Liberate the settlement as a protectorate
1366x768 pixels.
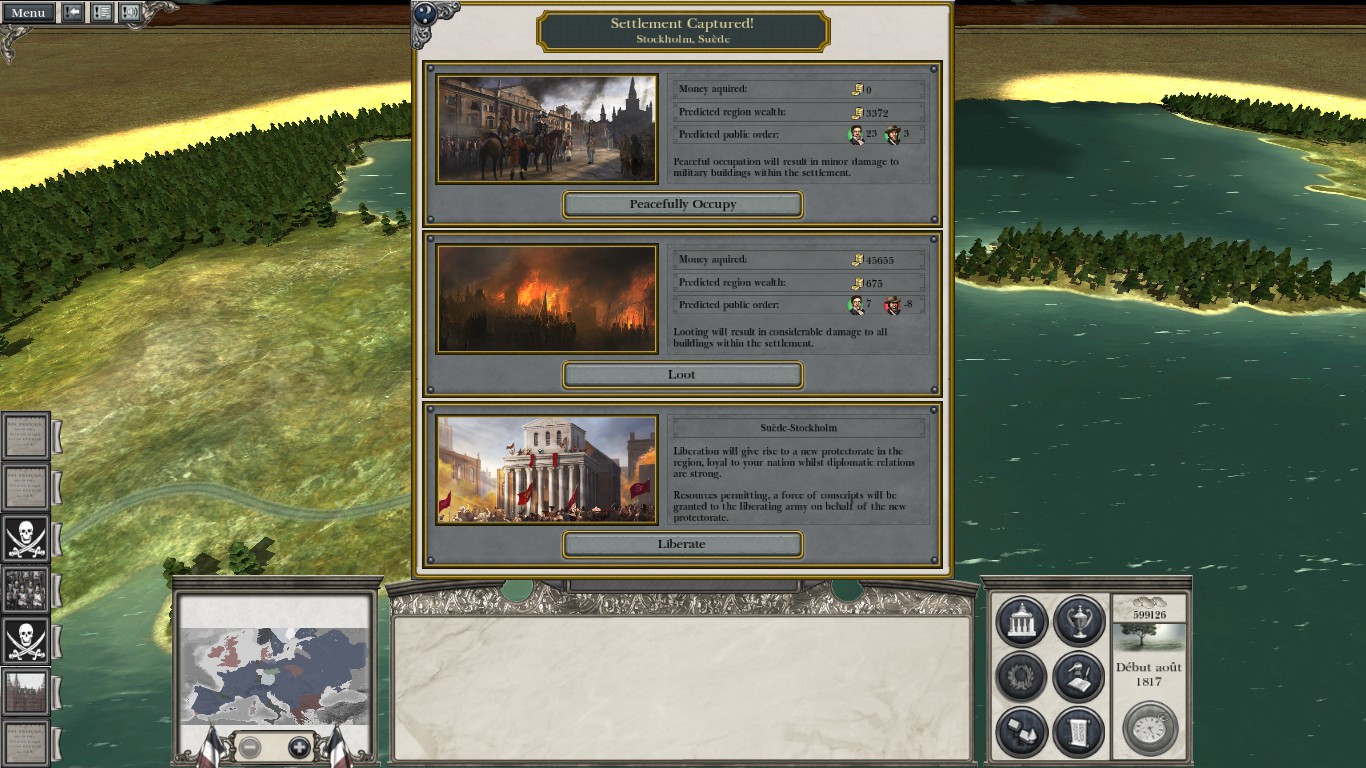pos(683,545)
